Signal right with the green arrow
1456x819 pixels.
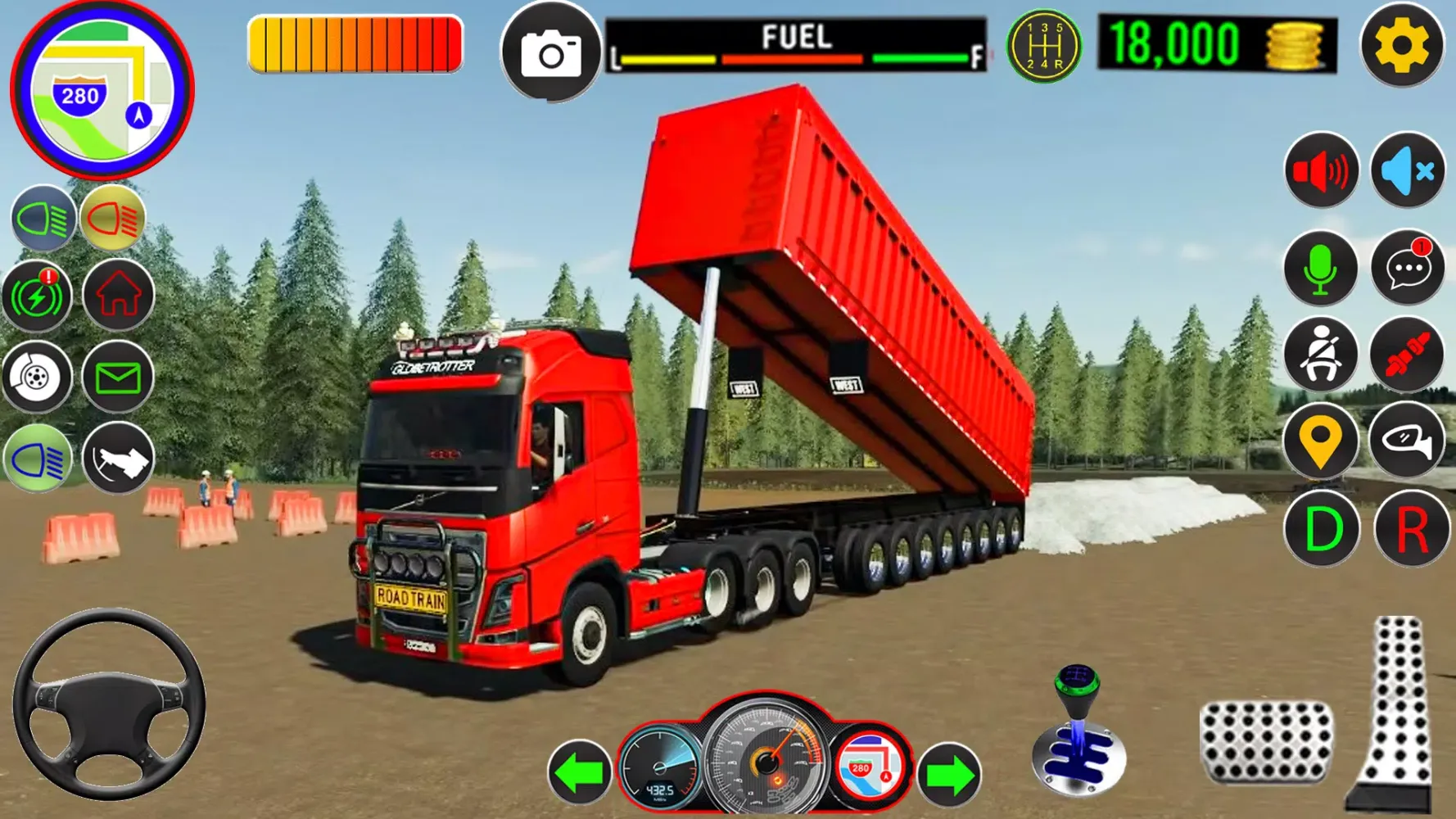[949, 774]
